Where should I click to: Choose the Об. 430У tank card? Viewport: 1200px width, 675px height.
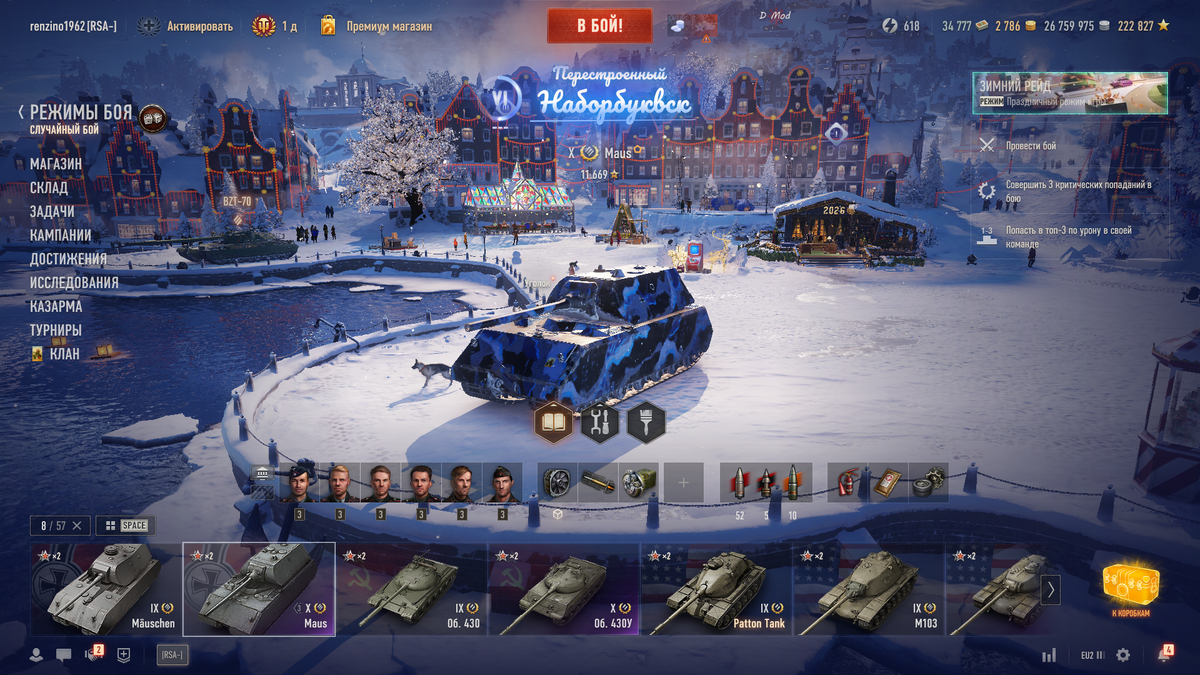(x=563, y=589)
